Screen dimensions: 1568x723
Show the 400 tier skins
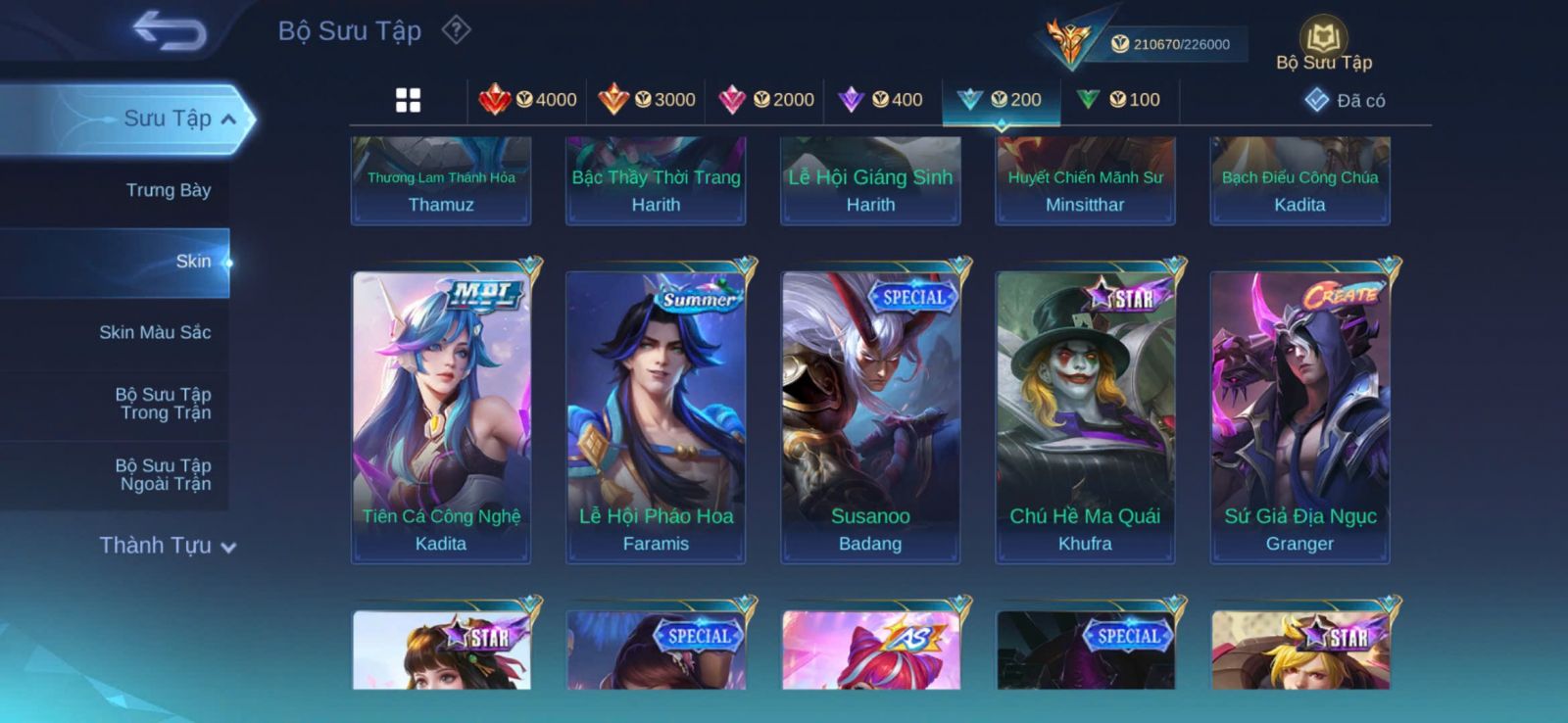pyautogui.click(x=882, y=100)
